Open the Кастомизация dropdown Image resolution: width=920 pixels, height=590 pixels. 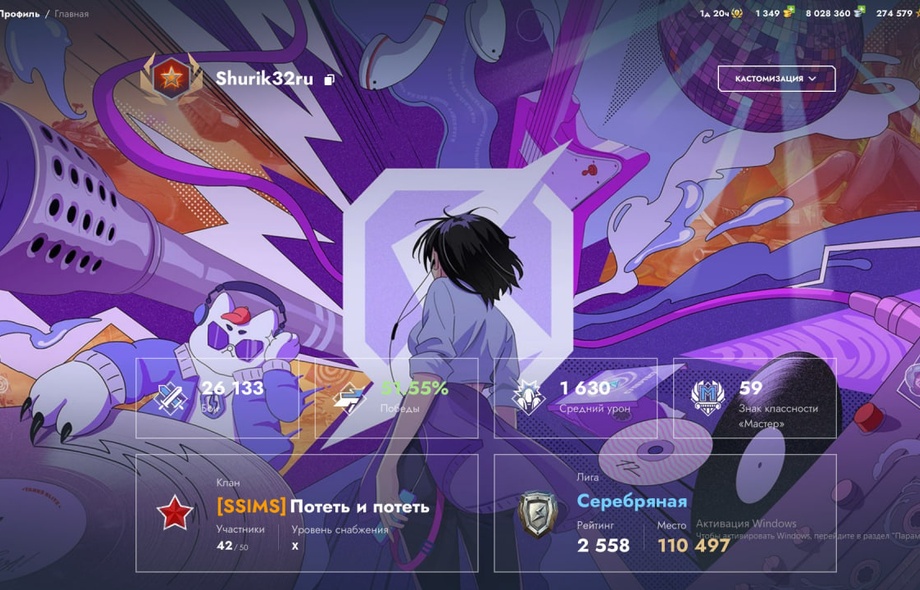776,78
